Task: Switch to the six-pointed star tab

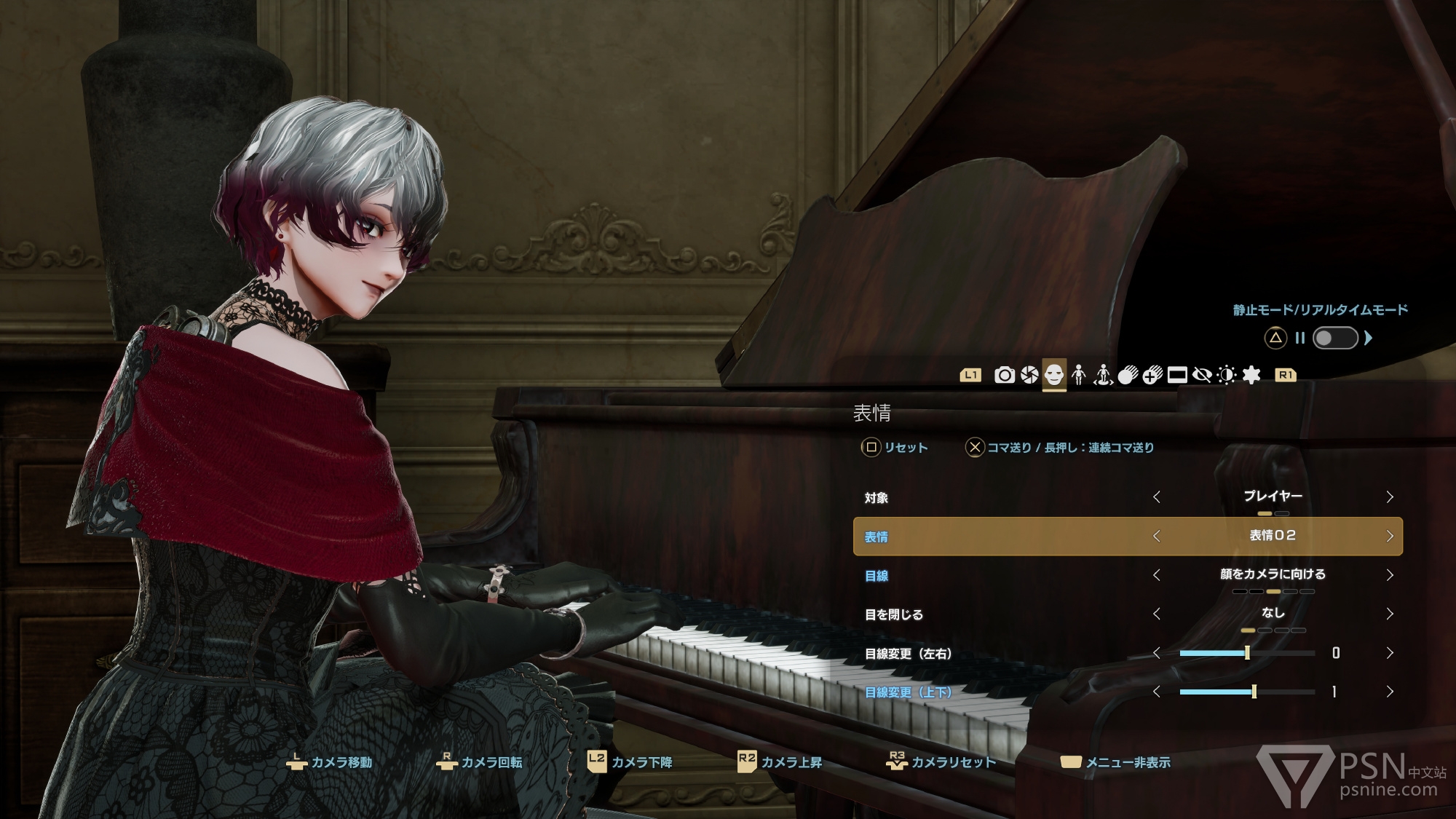Action: 1251,375
